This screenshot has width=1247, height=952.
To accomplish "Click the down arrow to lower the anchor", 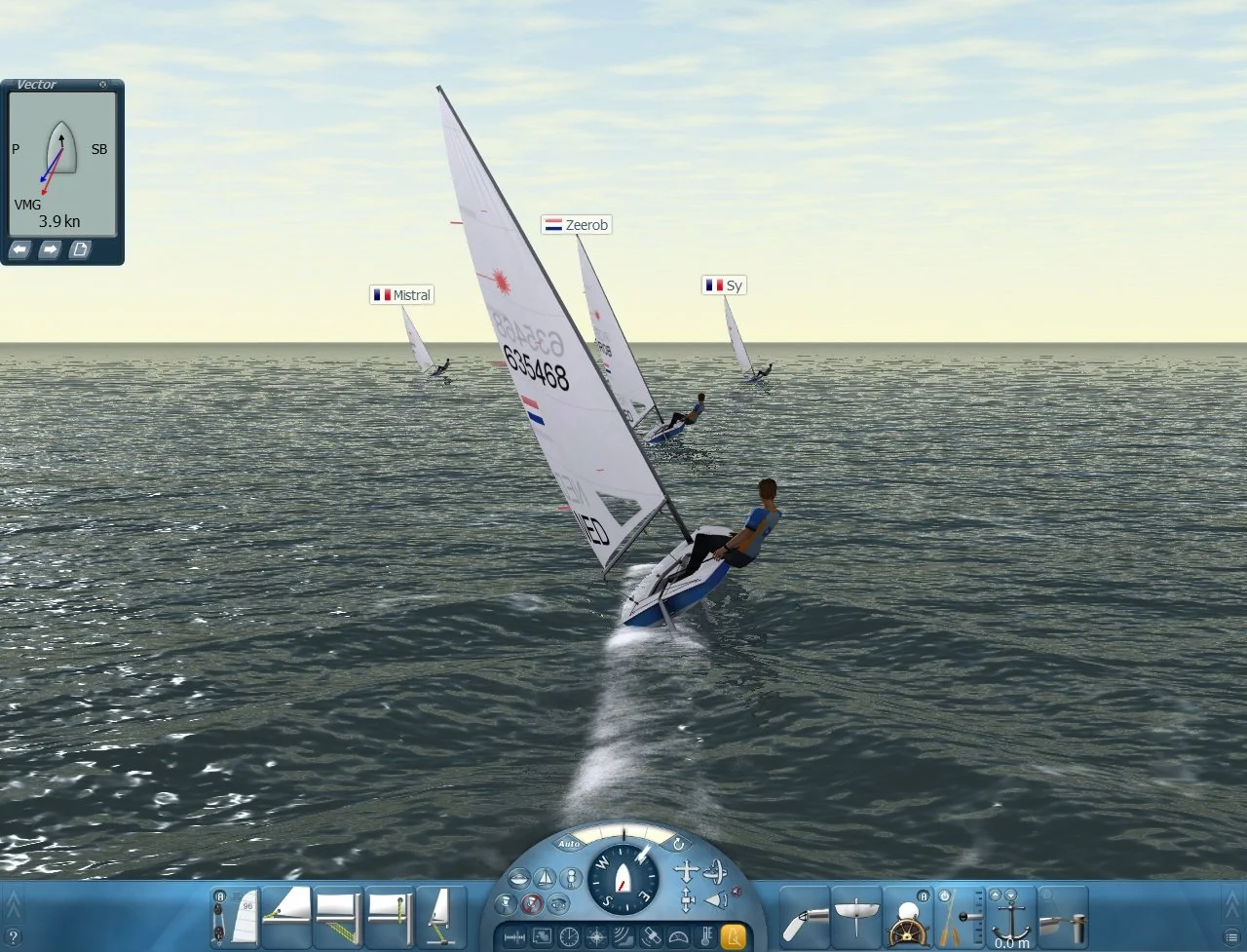I will point(1010,895).
